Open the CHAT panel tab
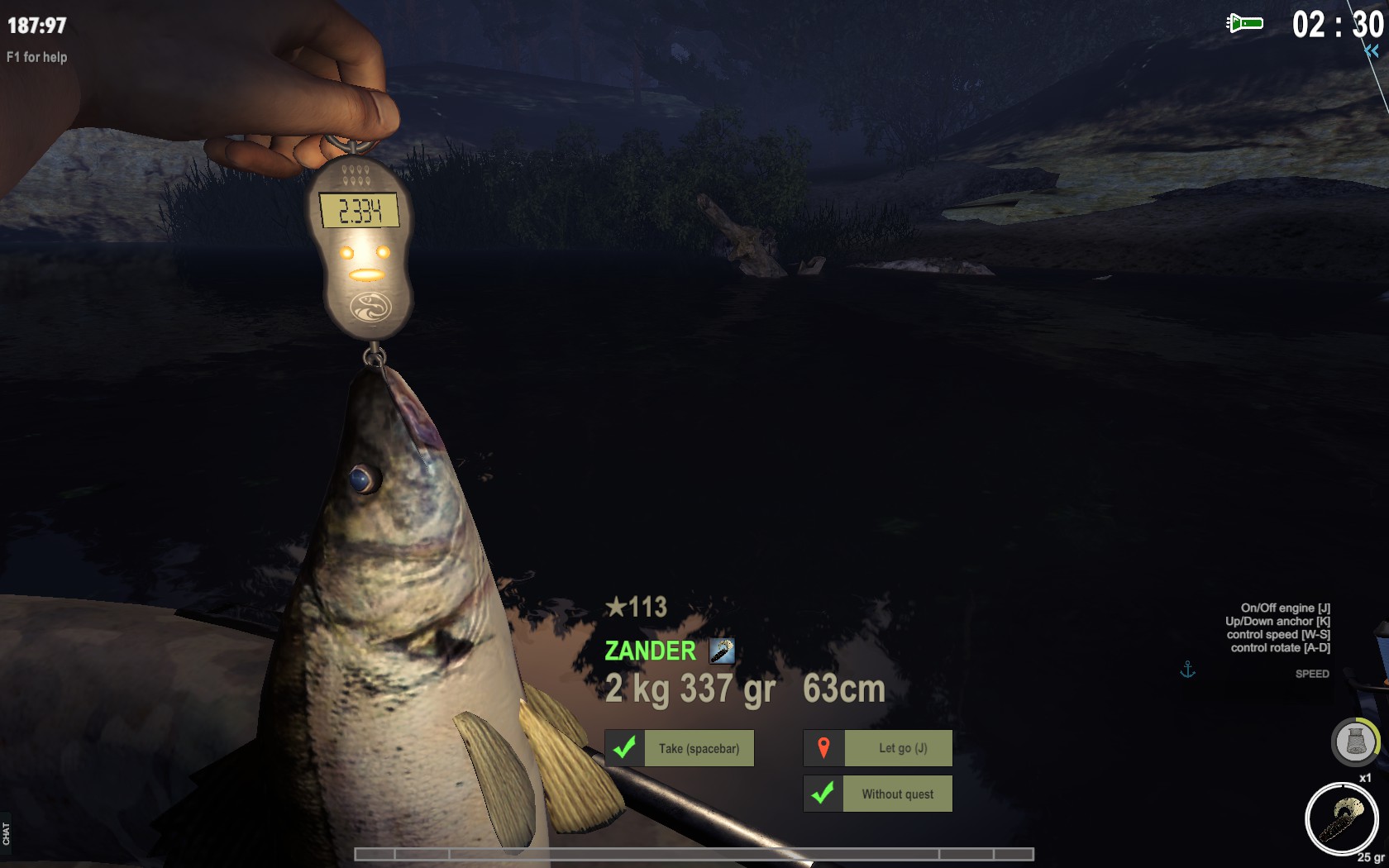The width and height of the screenshot is (1389, 868). [6, 832]
